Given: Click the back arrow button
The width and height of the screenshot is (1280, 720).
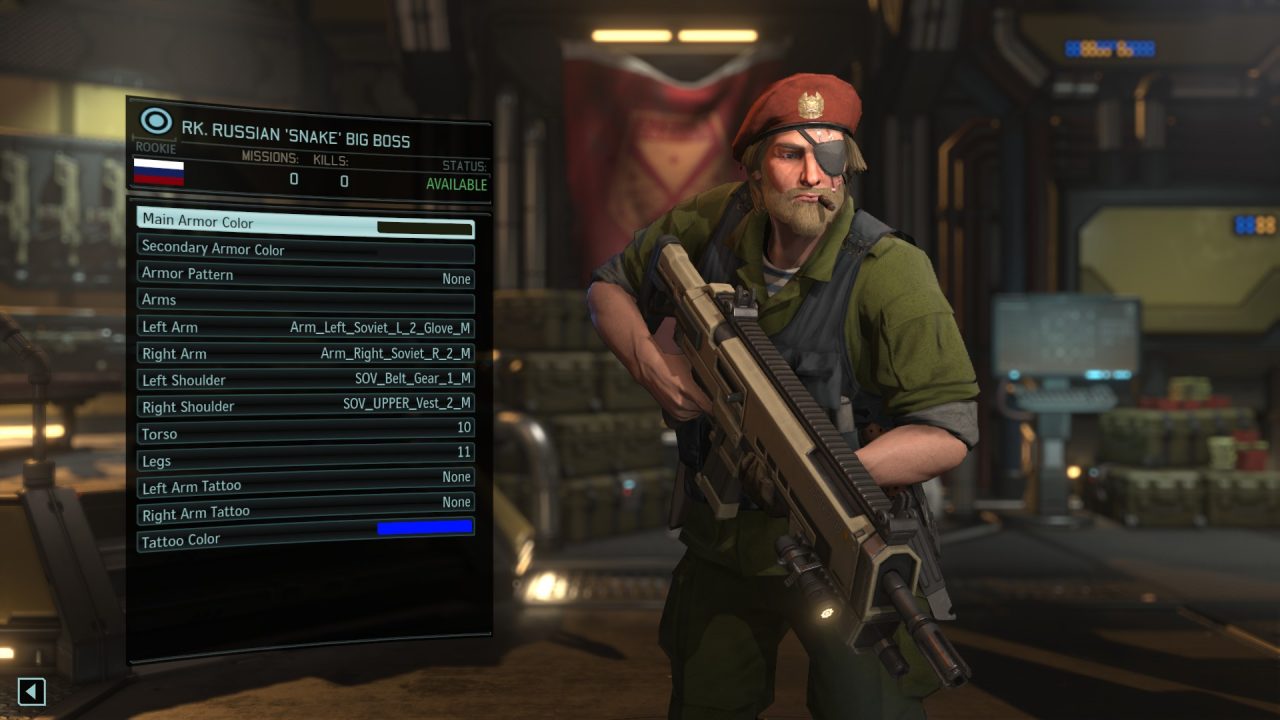Looking at the screenshot, I should [32, 691].
